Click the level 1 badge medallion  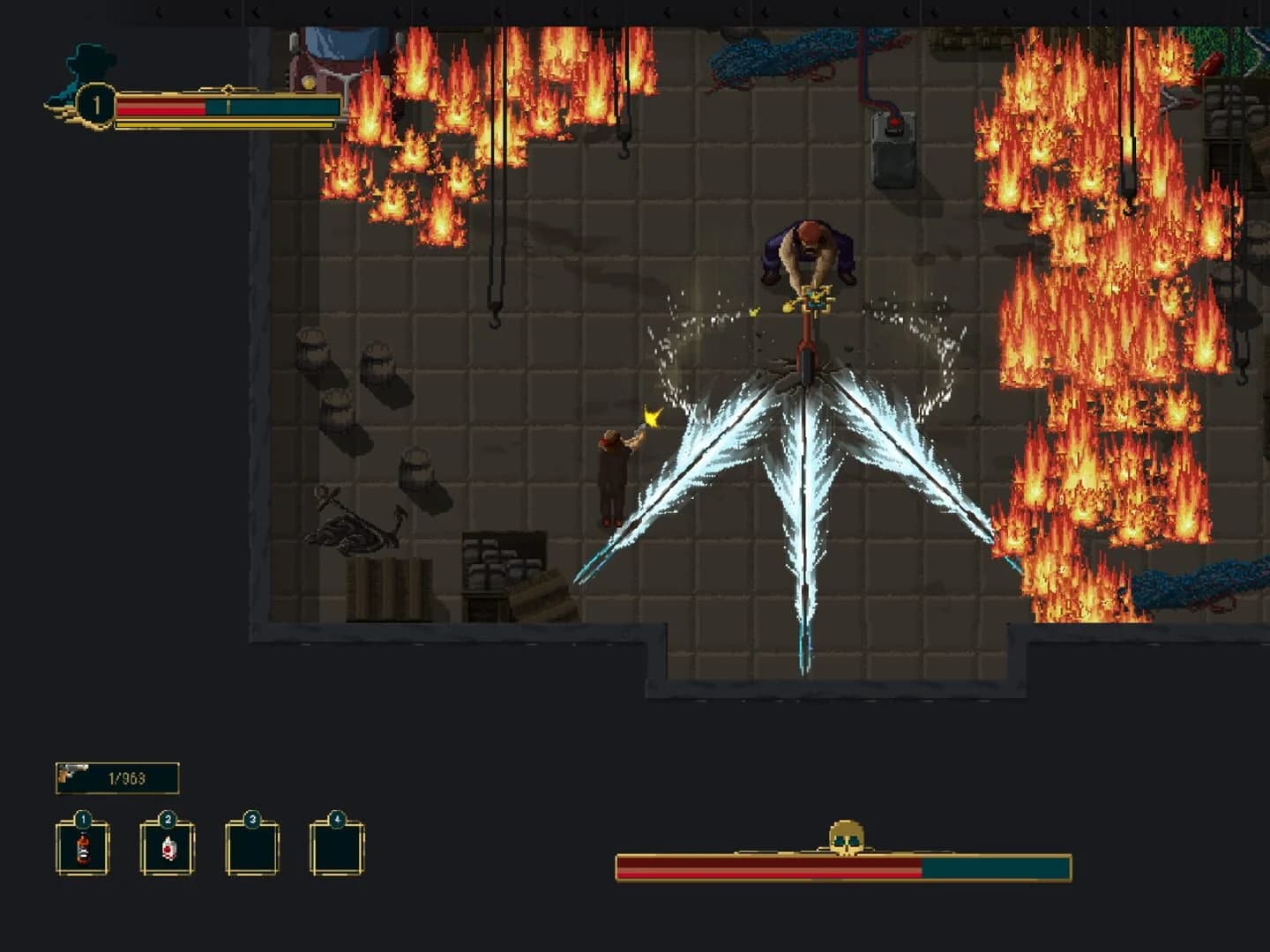point(96,100)
